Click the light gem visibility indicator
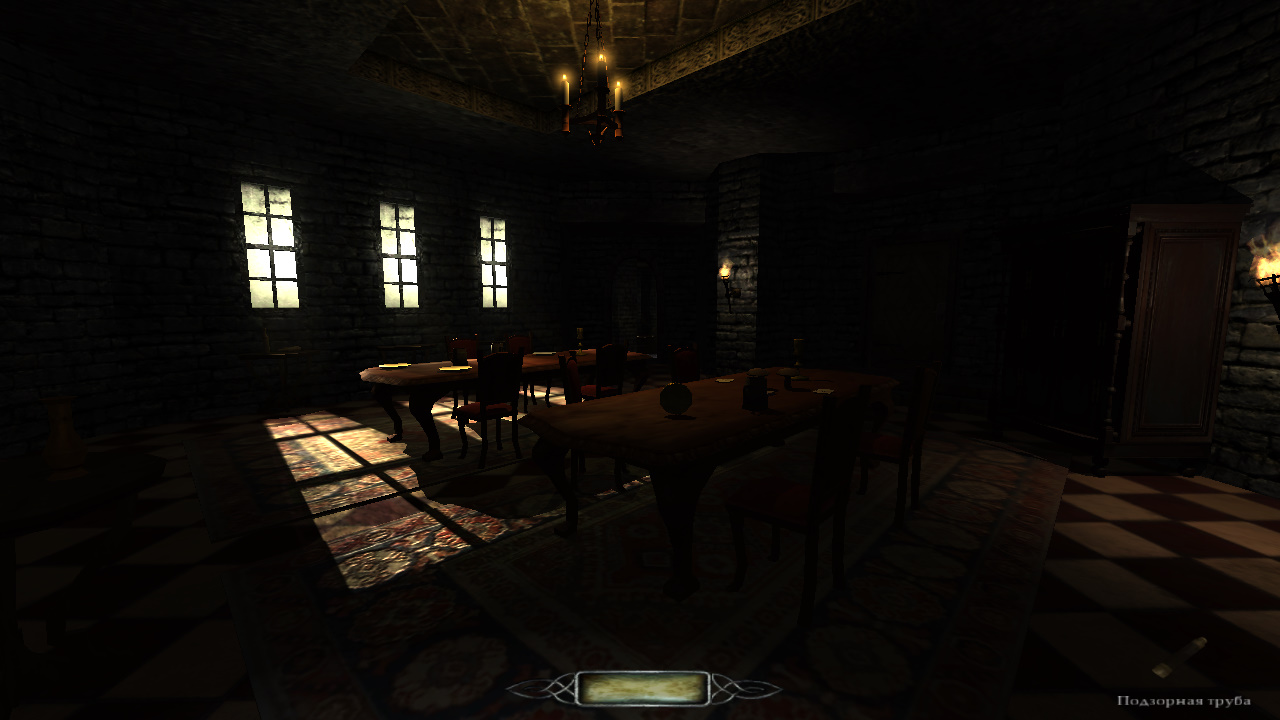This screenshot has height=720, width=1280. (643, 688)
